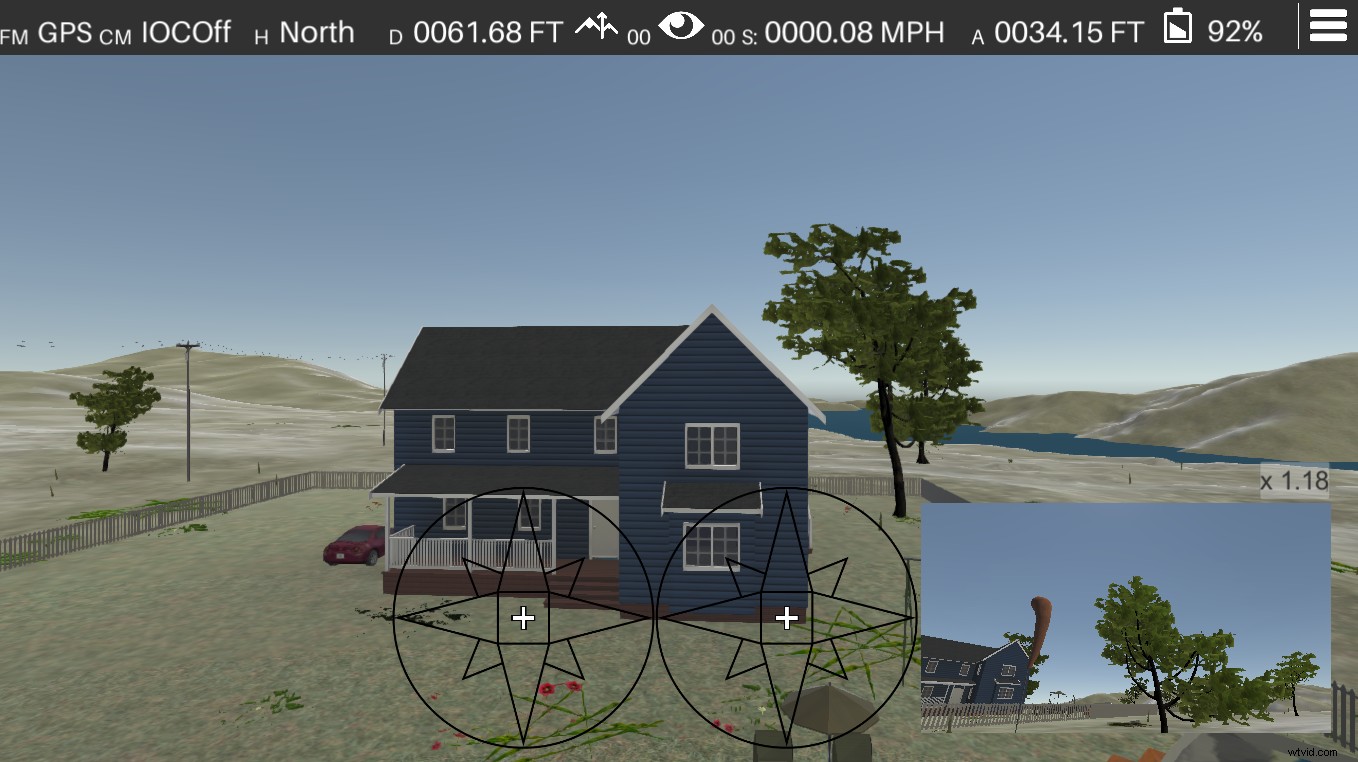Adjust the x 1.18 zoom indicator
This screenshot has width=1358, height=762.
(1293, 482)
